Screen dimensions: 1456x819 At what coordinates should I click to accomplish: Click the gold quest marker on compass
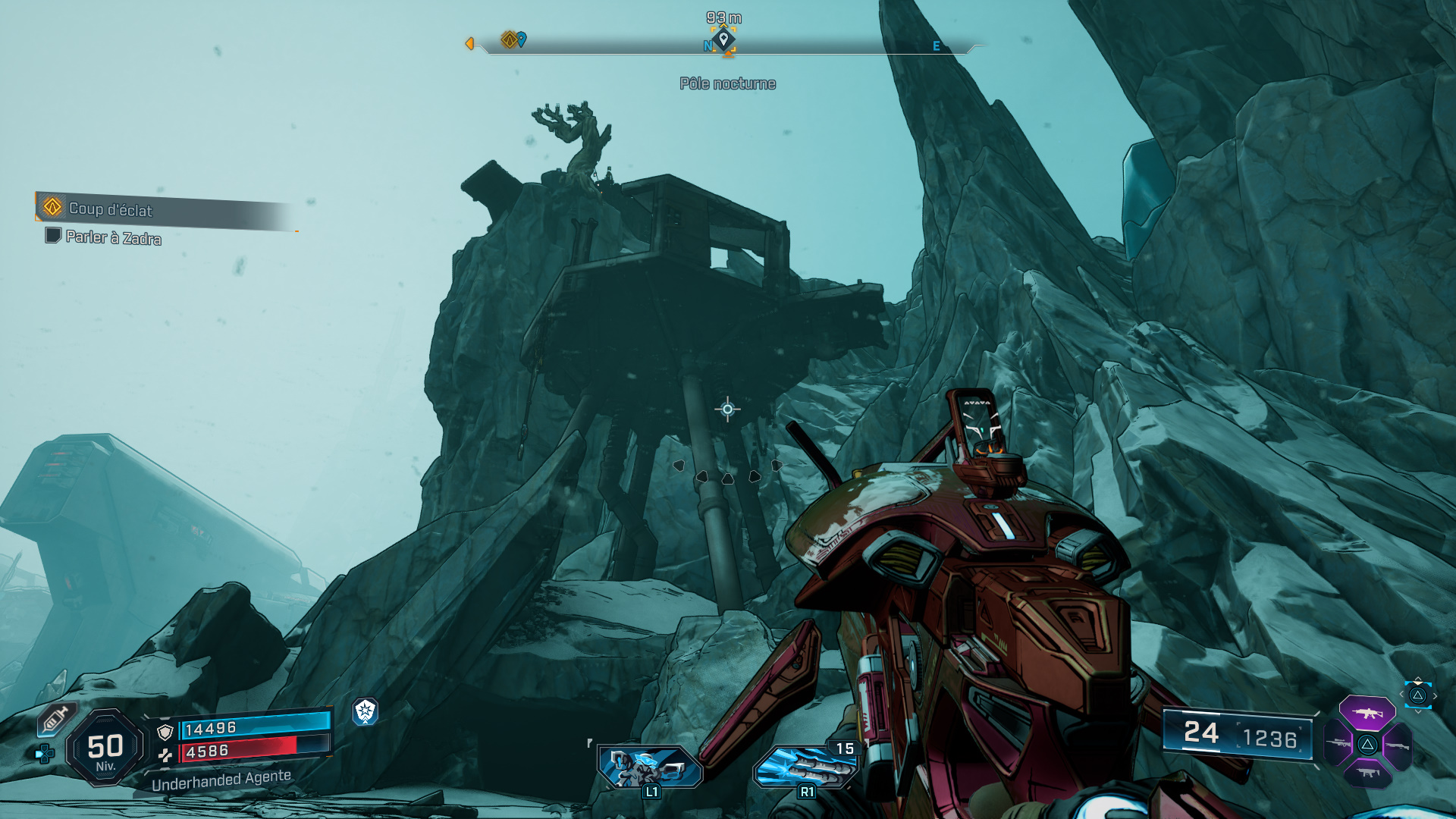(x=509, y=39)
